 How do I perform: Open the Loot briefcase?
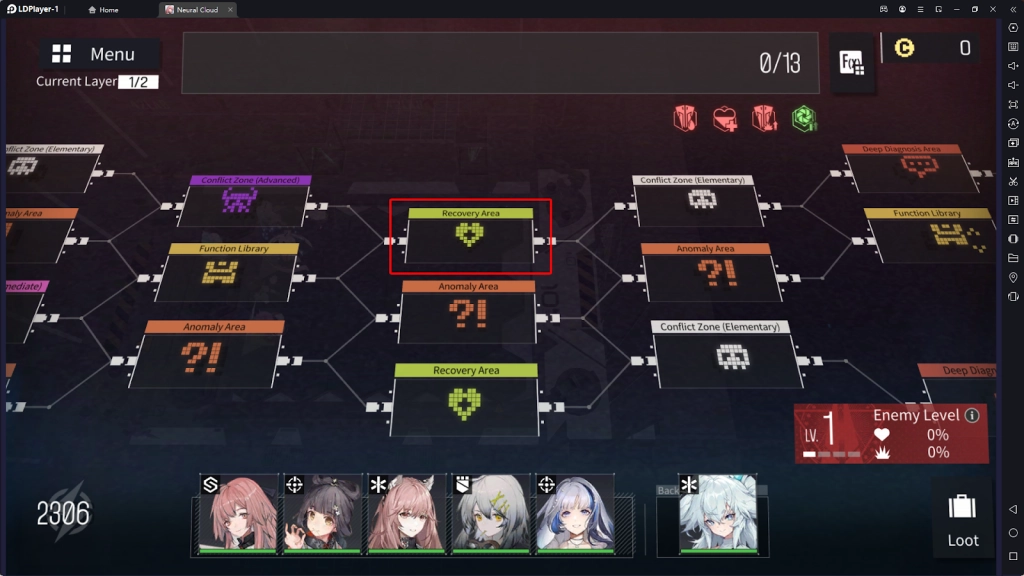pyautogui.click(x=962, y=518)
